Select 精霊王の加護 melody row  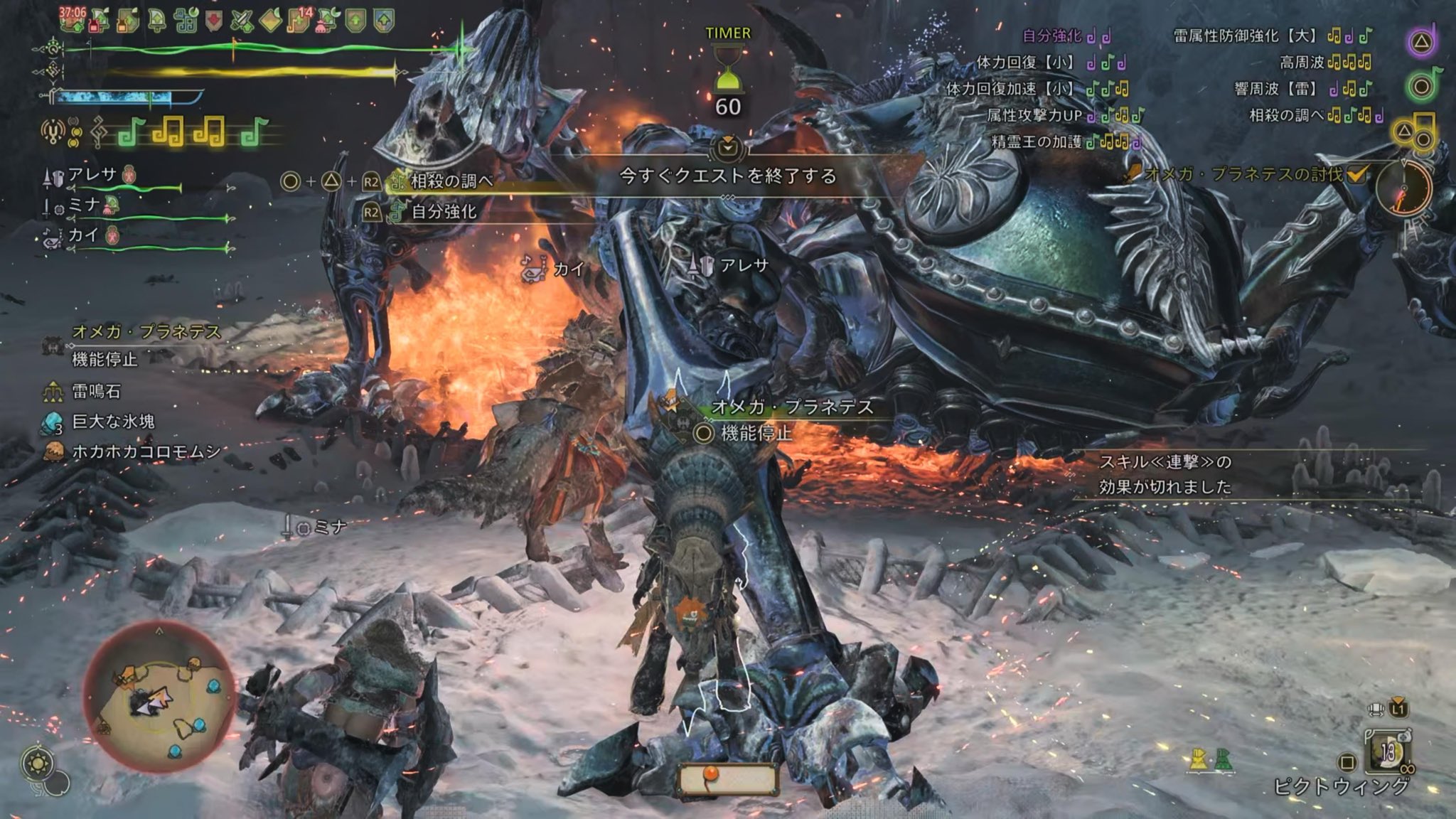[x=1037, y=141]
